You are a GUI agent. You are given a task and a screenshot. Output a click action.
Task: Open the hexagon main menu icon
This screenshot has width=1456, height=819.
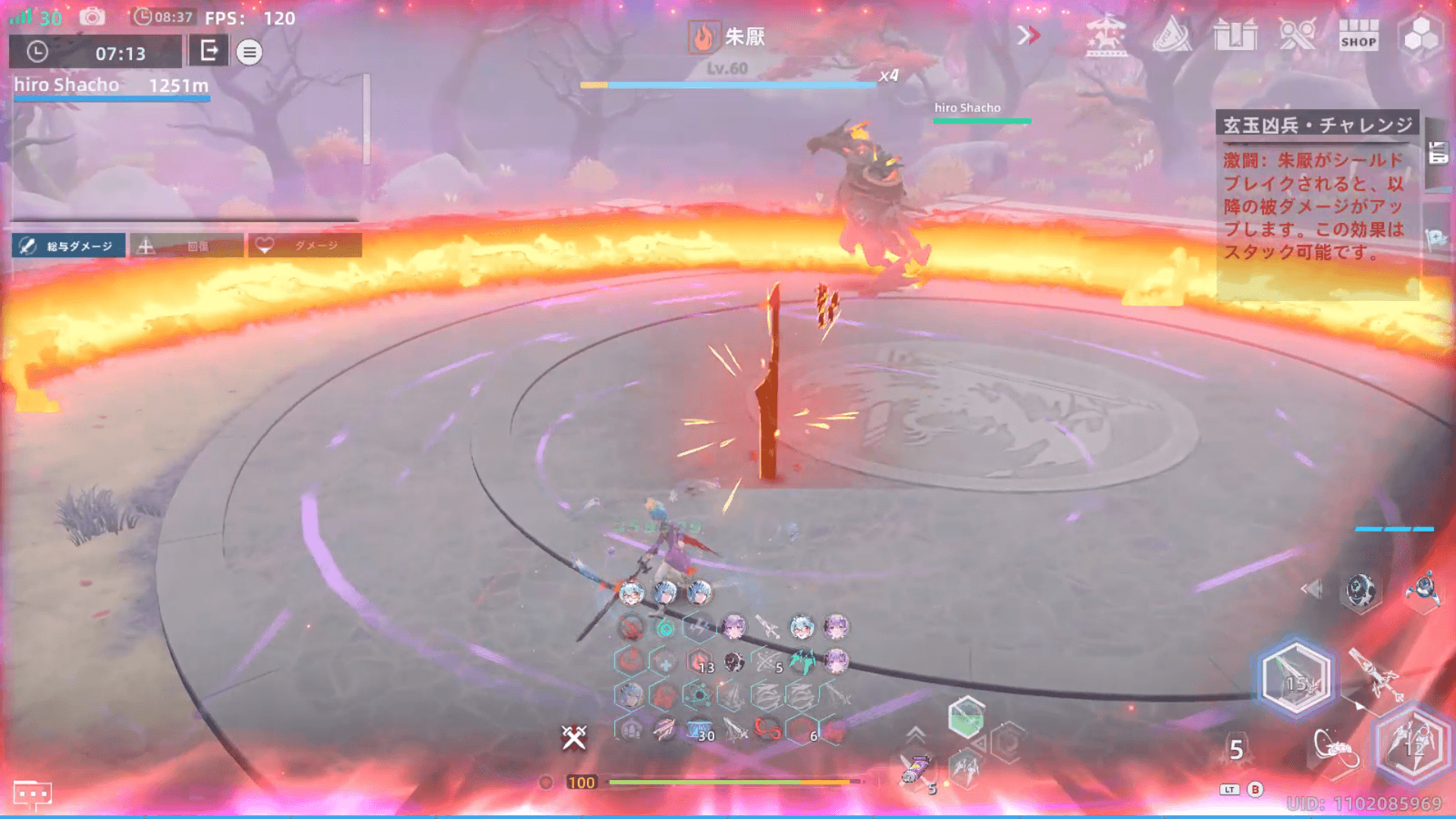(x=1420, y=35)
